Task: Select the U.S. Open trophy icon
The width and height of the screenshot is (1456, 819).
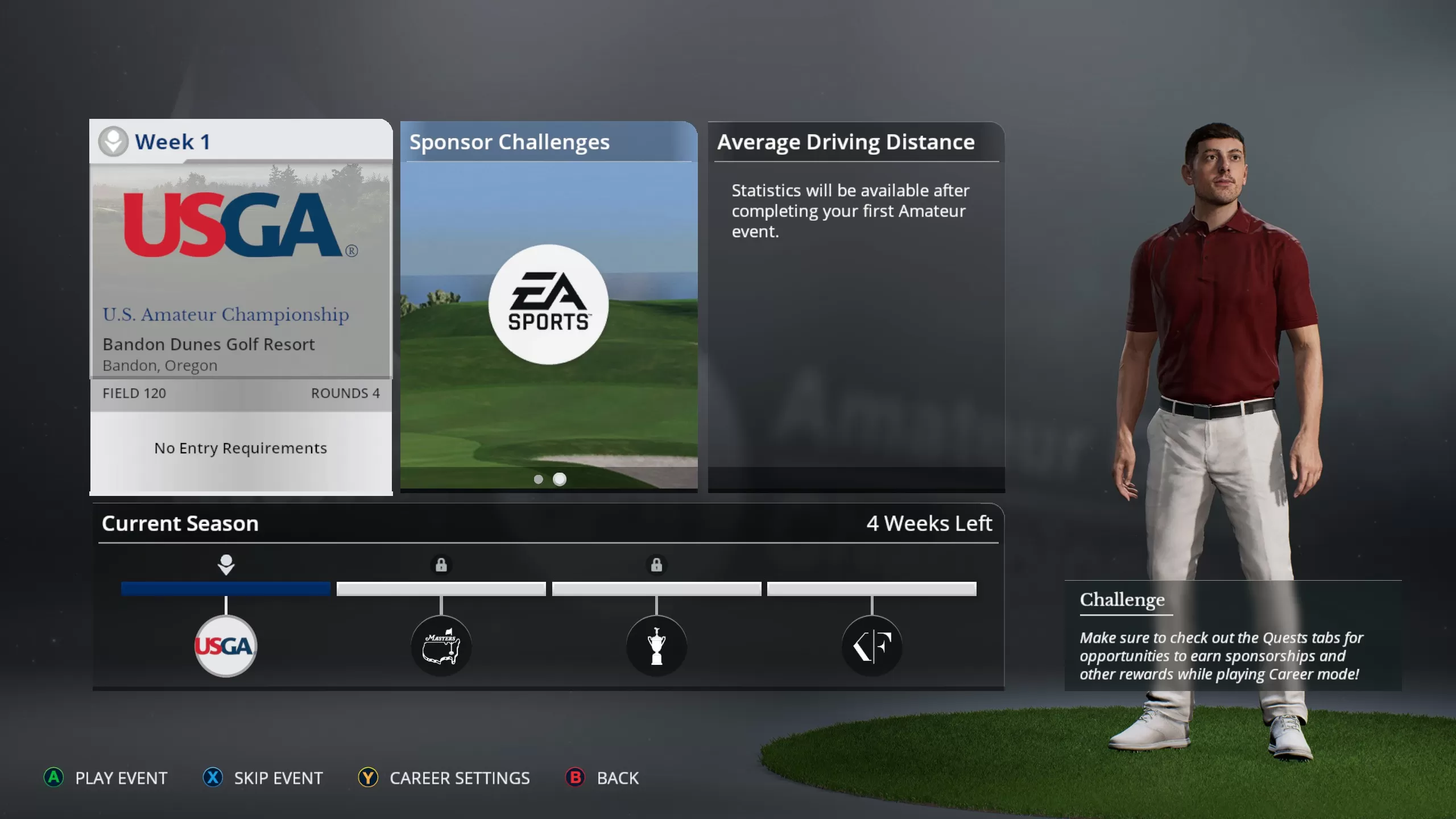Action: tap(657, 644)
